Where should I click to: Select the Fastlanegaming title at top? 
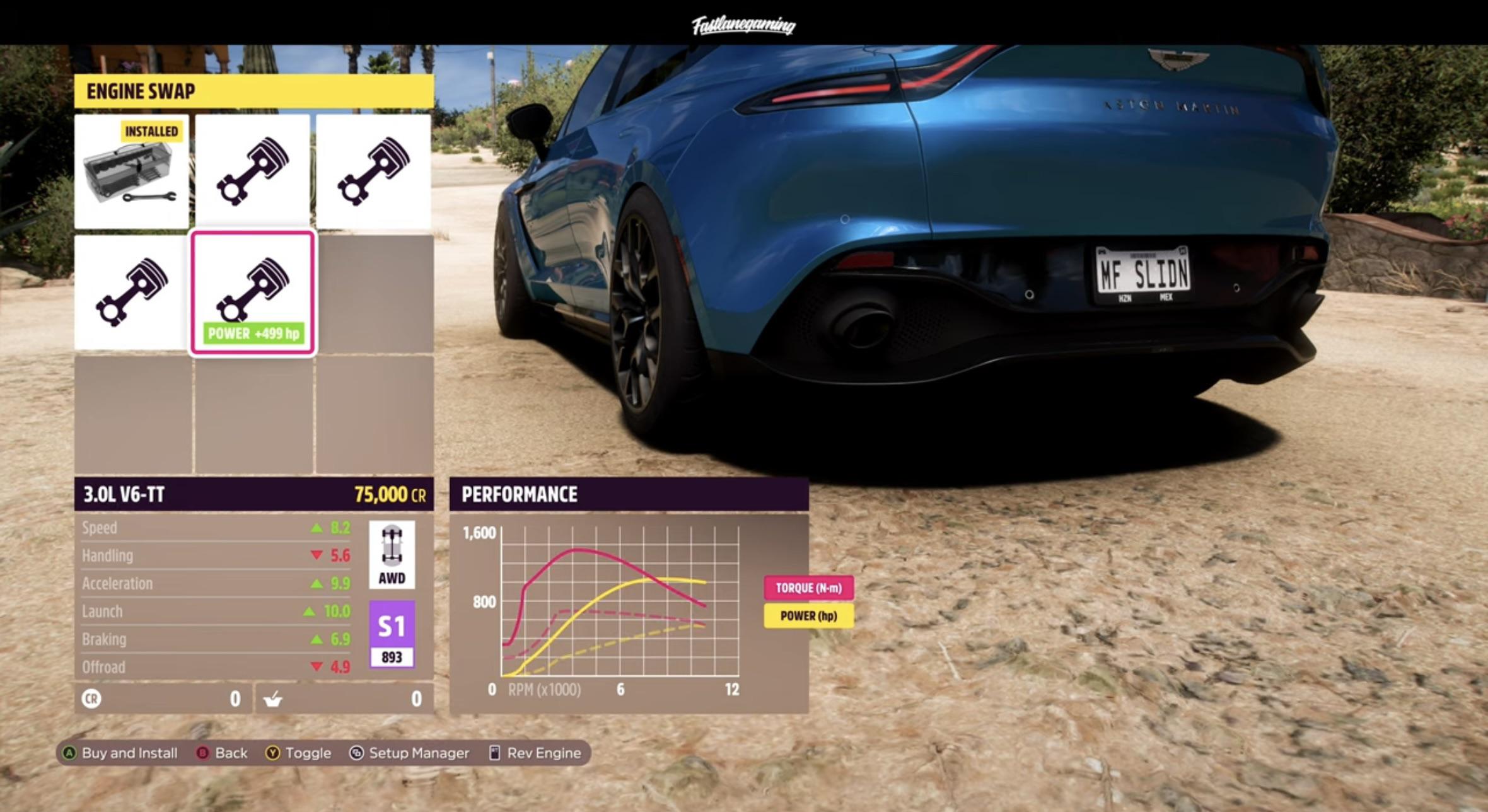[744, 24]
